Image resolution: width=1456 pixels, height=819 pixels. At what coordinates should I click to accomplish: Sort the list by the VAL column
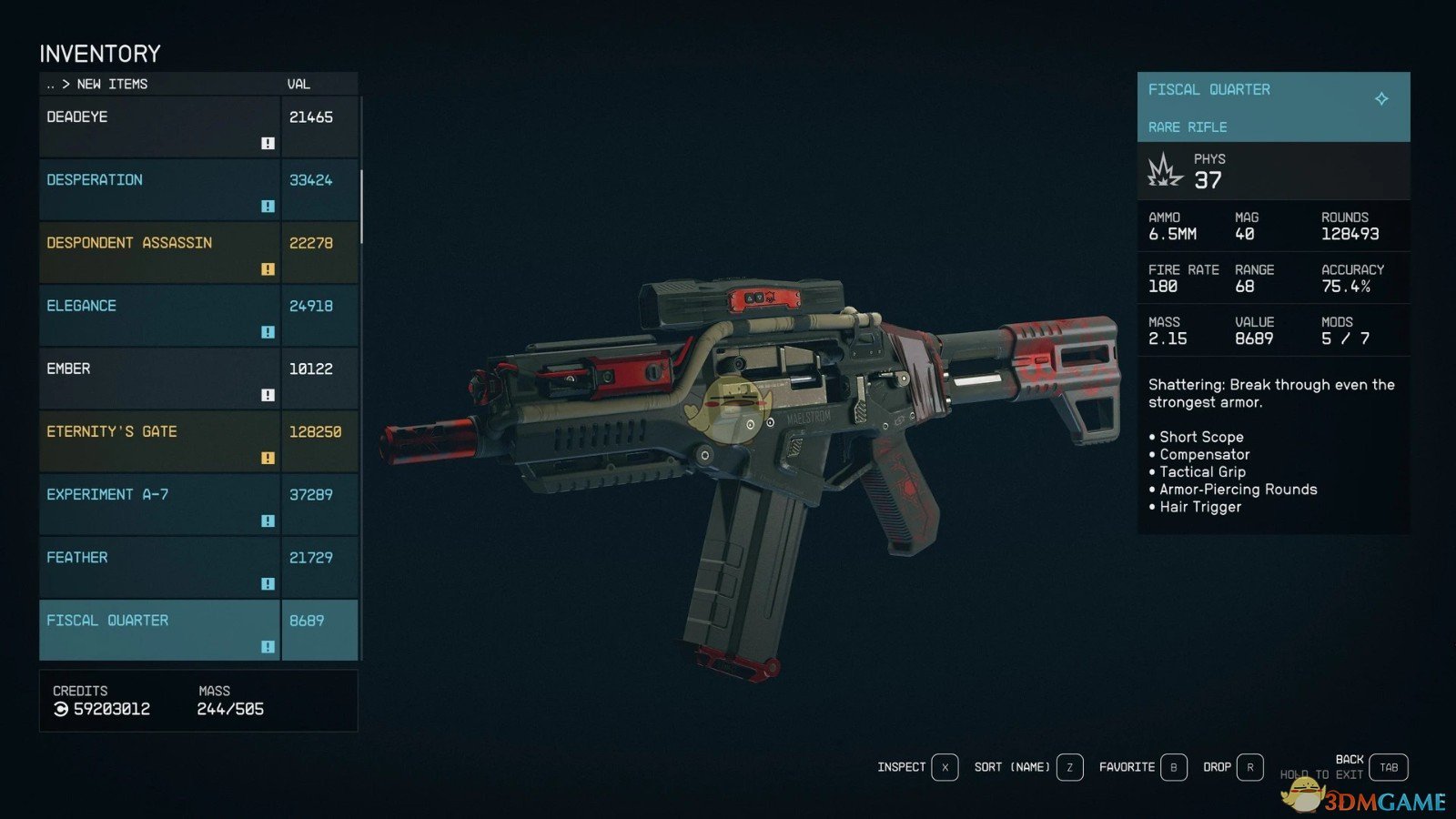[x=298, y=84]
